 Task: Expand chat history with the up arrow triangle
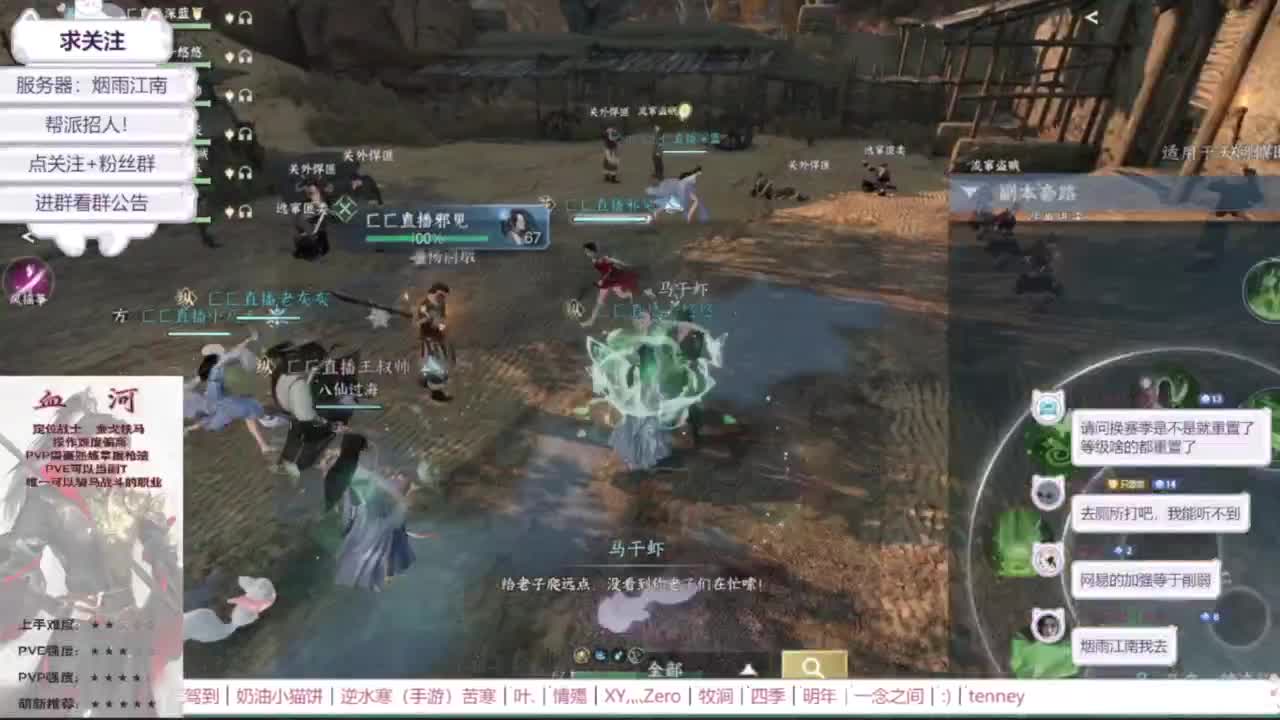pyautogui.click(x=747, y=668)
